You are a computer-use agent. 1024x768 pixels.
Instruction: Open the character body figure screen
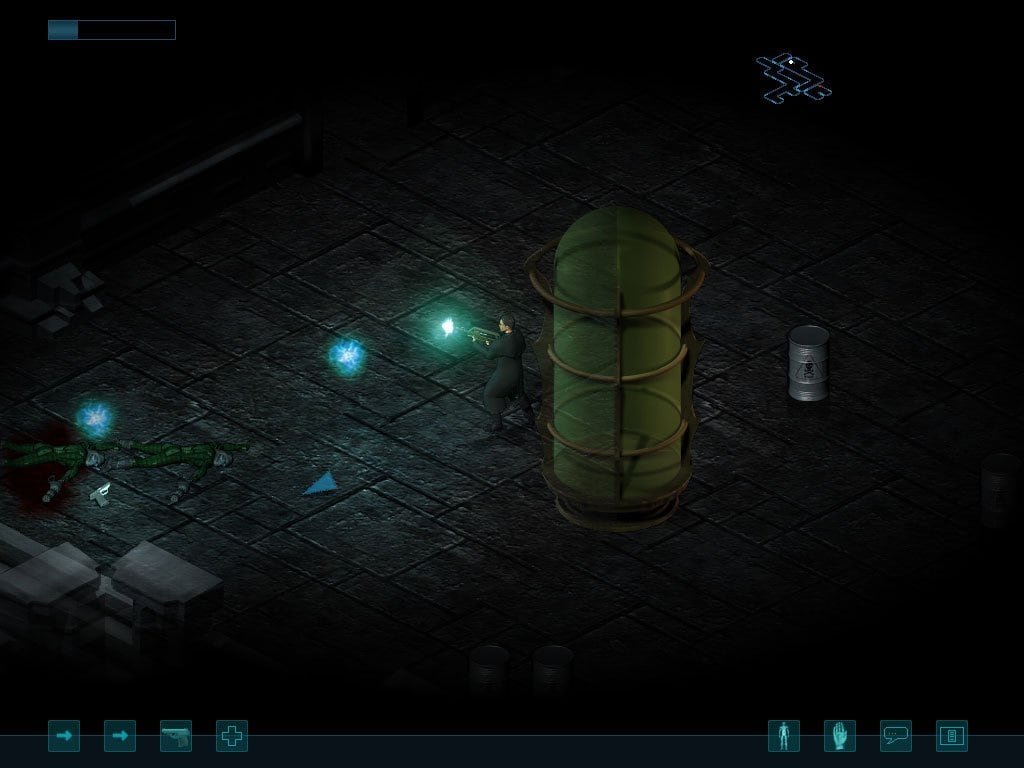pyautogui.click(x=784, y=736)
